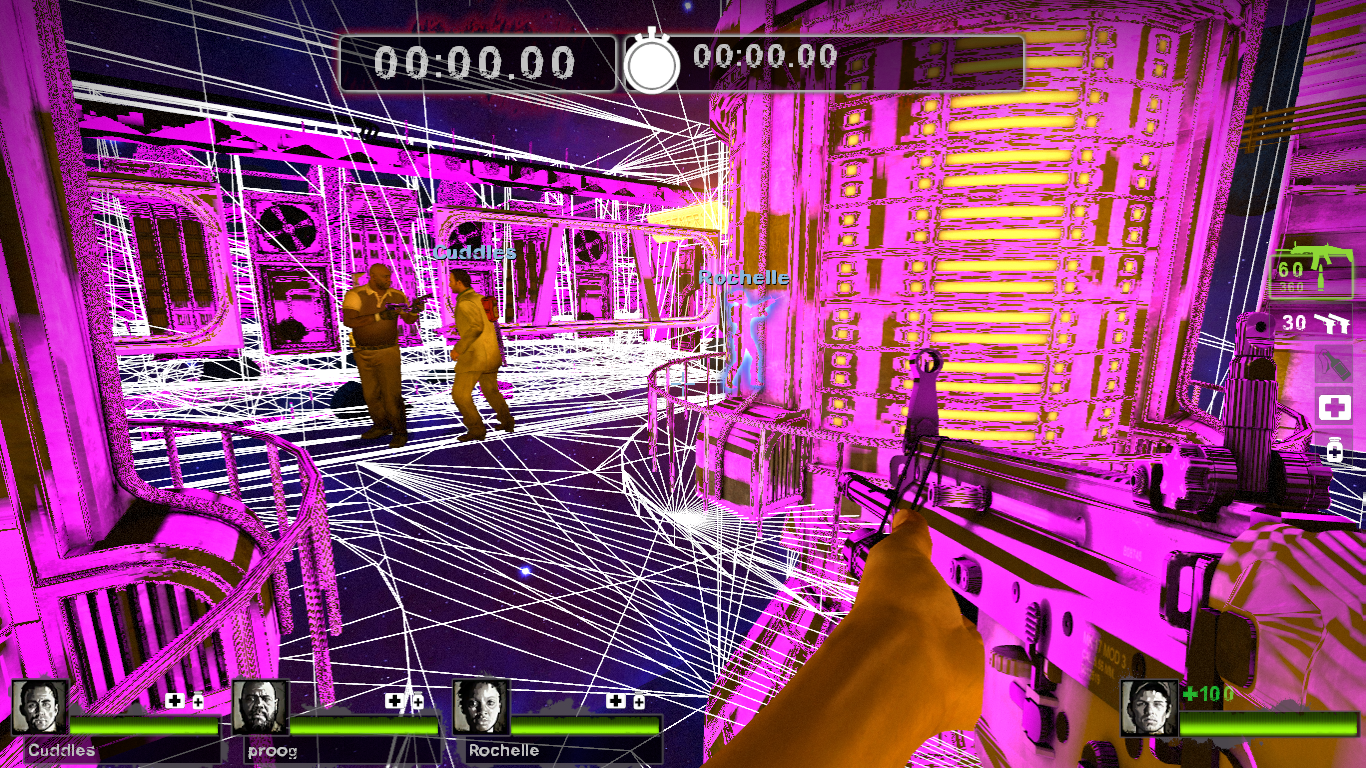Click the stopwatch icon between timers
Viewport: 1366px width, 768px height.
pos(652,63)
